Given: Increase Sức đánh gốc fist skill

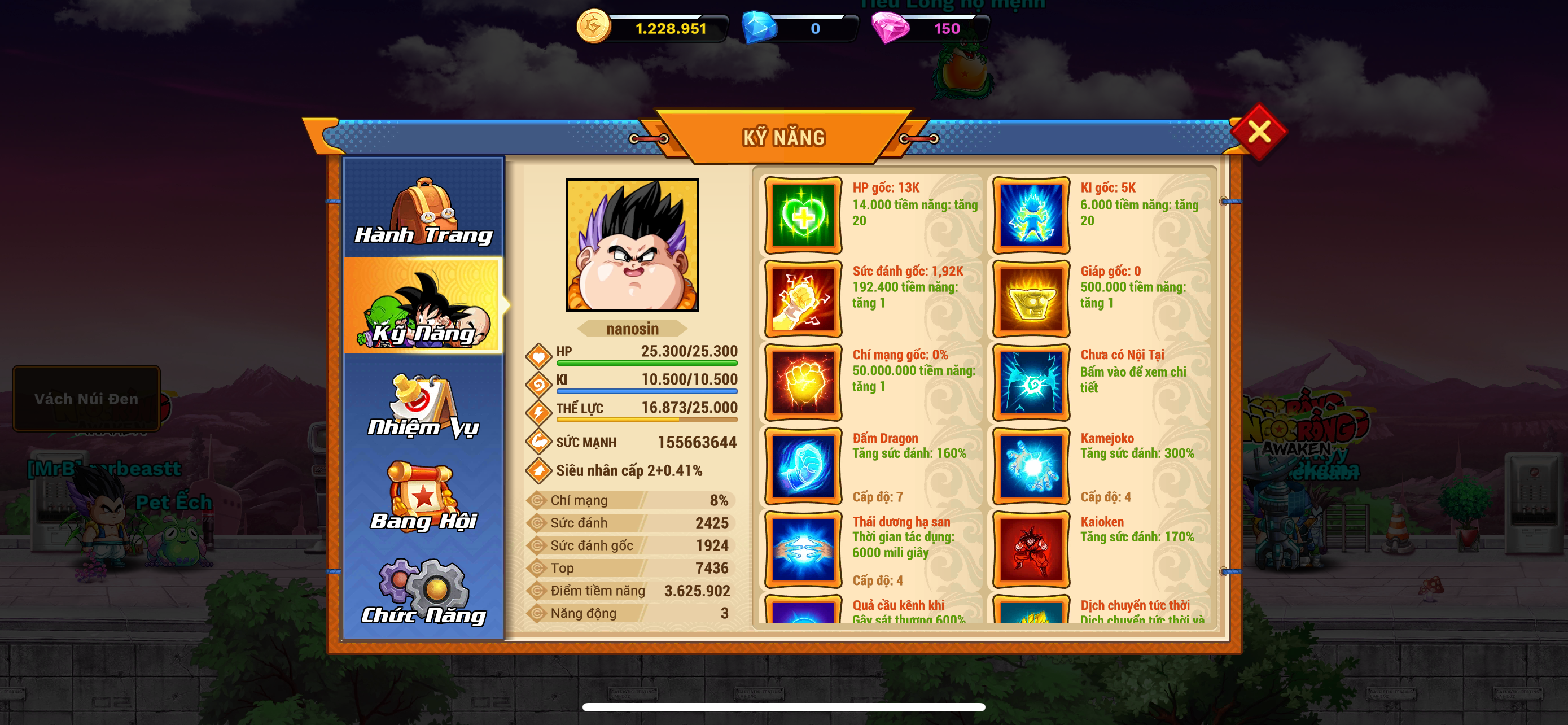Looking at the screenshot, I should 803,299.
